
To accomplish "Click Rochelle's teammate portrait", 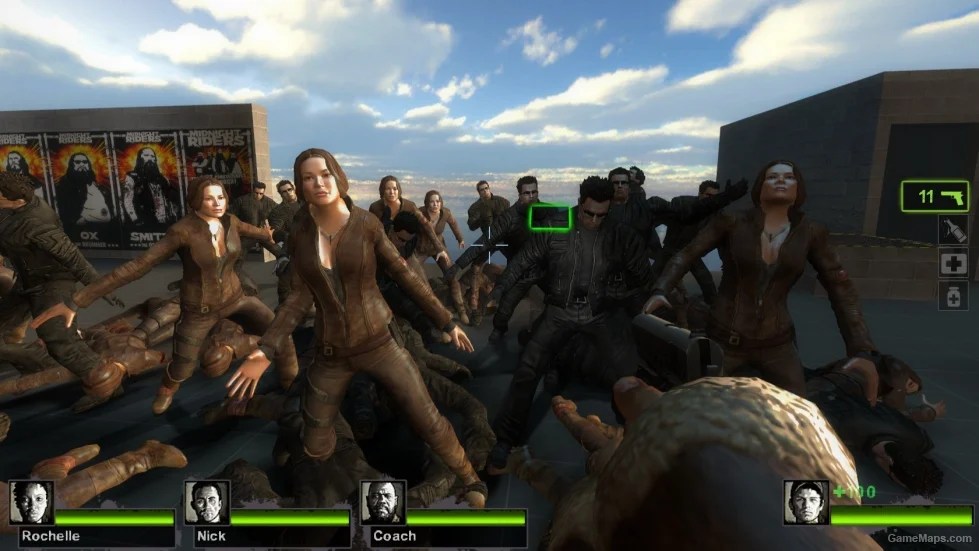I will [31, 503].
